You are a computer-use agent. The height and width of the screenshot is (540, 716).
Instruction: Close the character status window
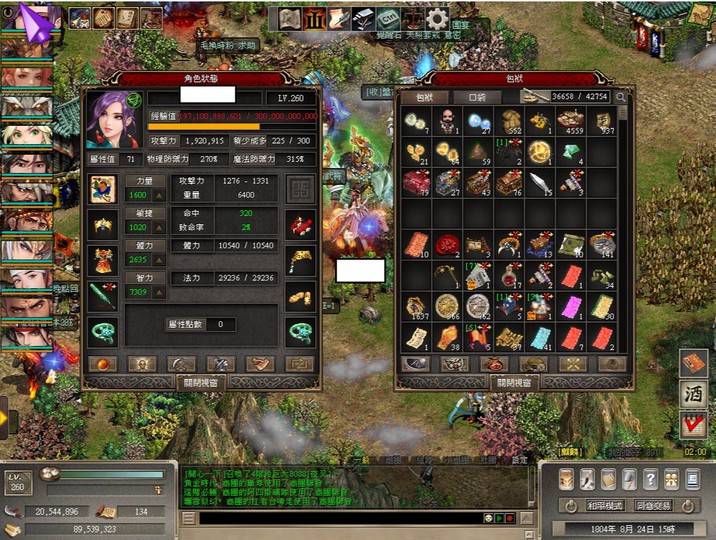(201, 382)
